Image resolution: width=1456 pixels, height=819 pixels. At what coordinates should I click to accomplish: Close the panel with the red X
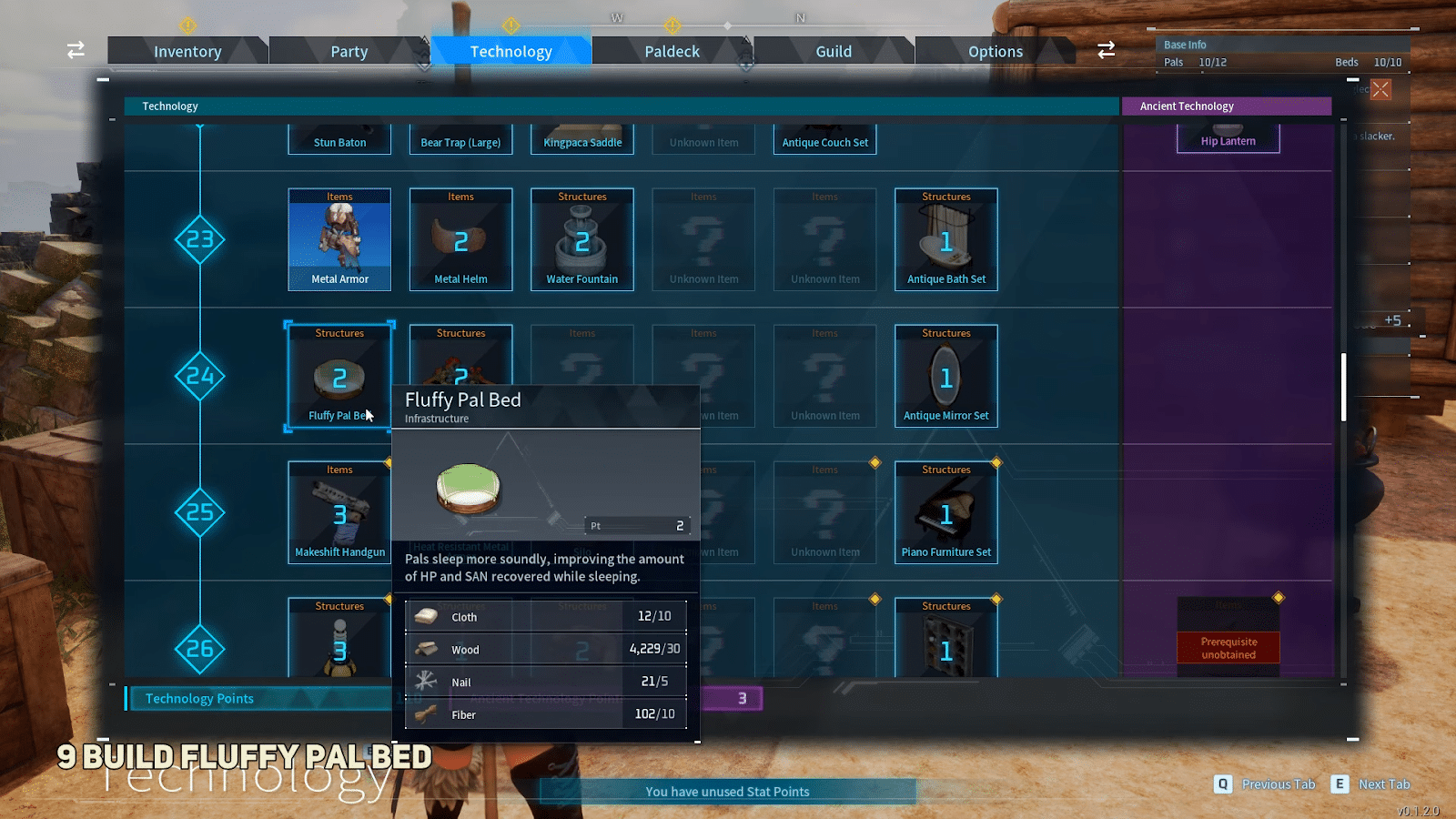1380,89
